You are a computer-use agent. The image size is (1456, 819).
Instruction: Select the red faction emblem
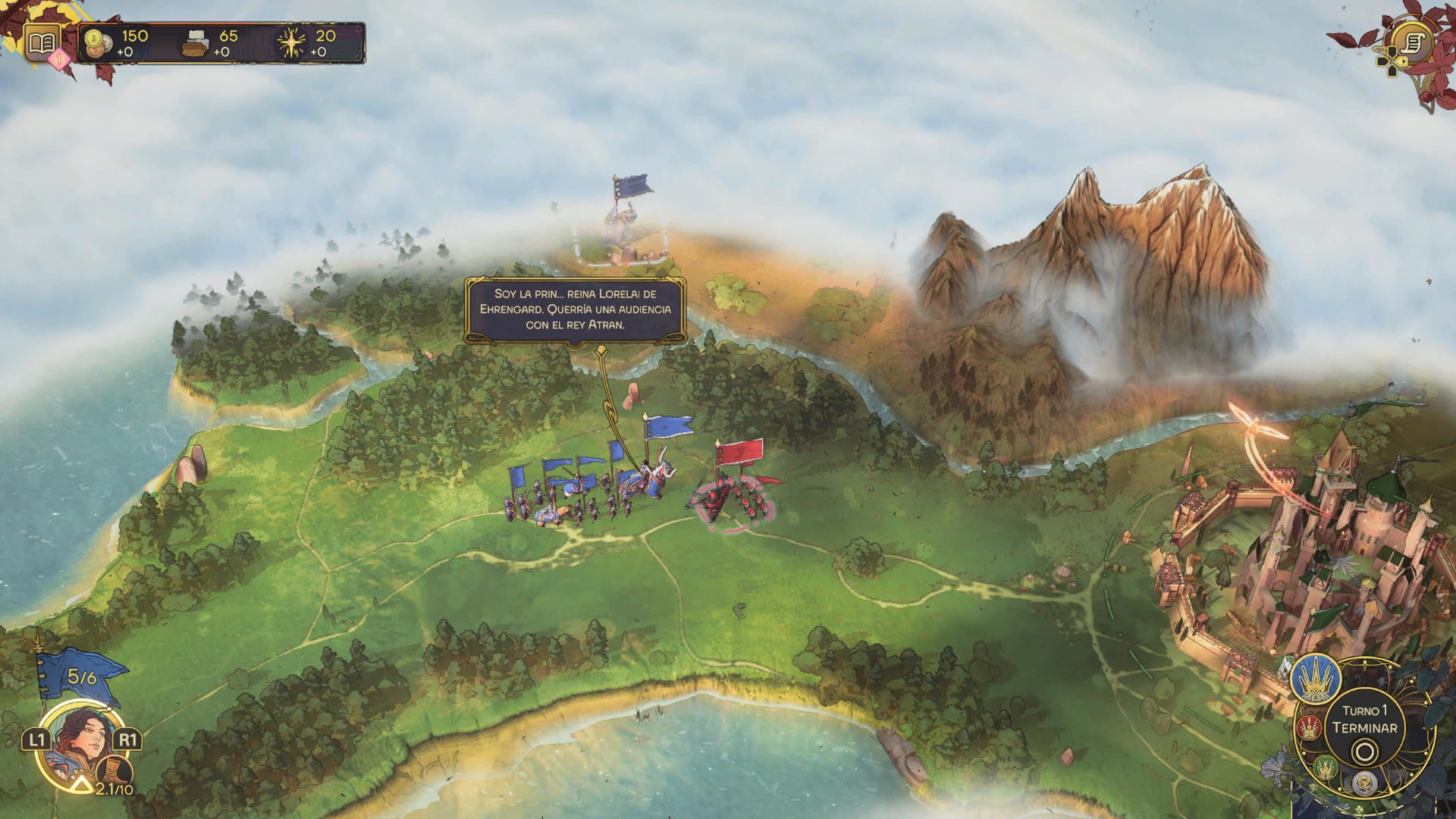click(1309, 729)
